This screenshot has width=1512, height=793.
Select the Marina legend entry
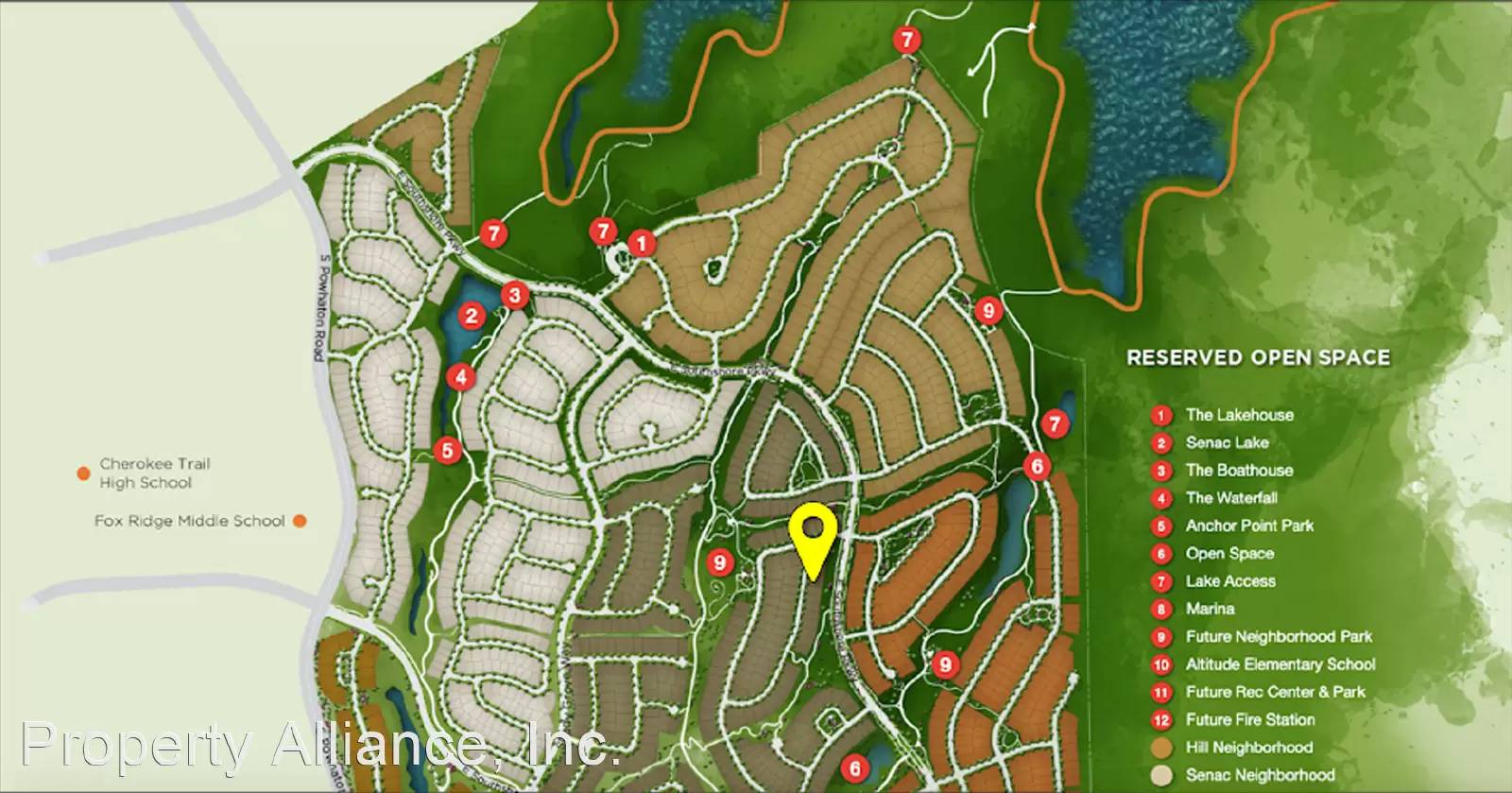click(x=1210, y=609)
